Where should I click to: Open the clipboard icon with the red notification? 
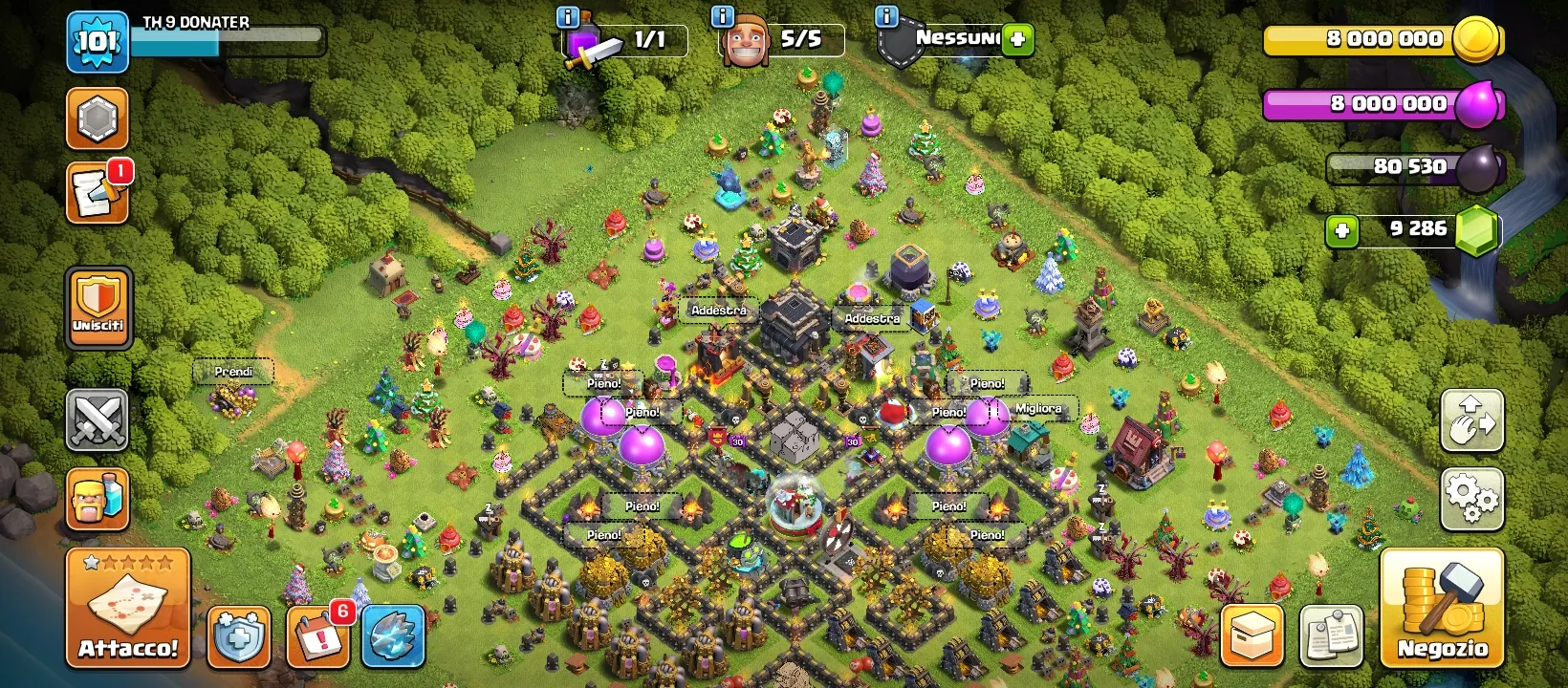pos(97,196)
